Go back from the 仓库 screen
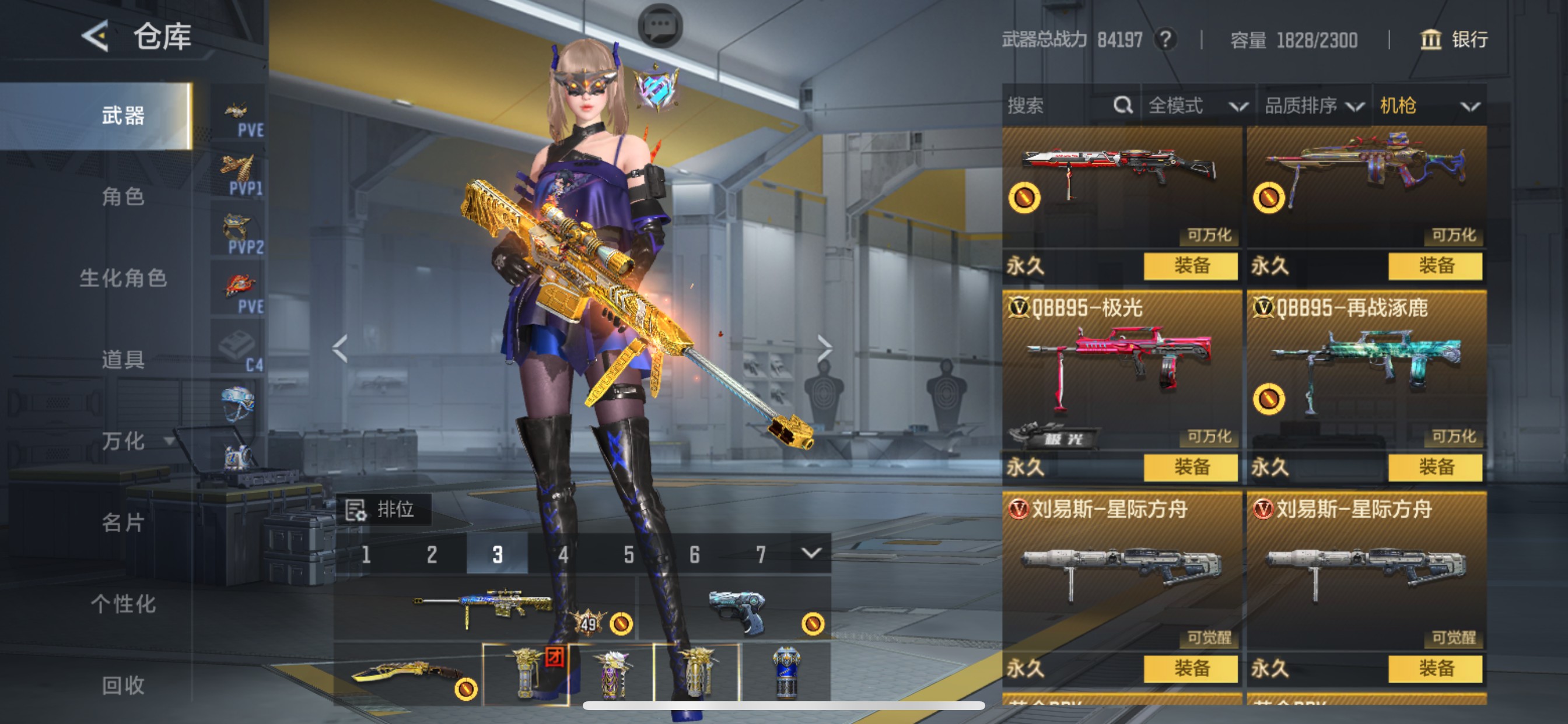1568x724 pixels. [96, 37]
